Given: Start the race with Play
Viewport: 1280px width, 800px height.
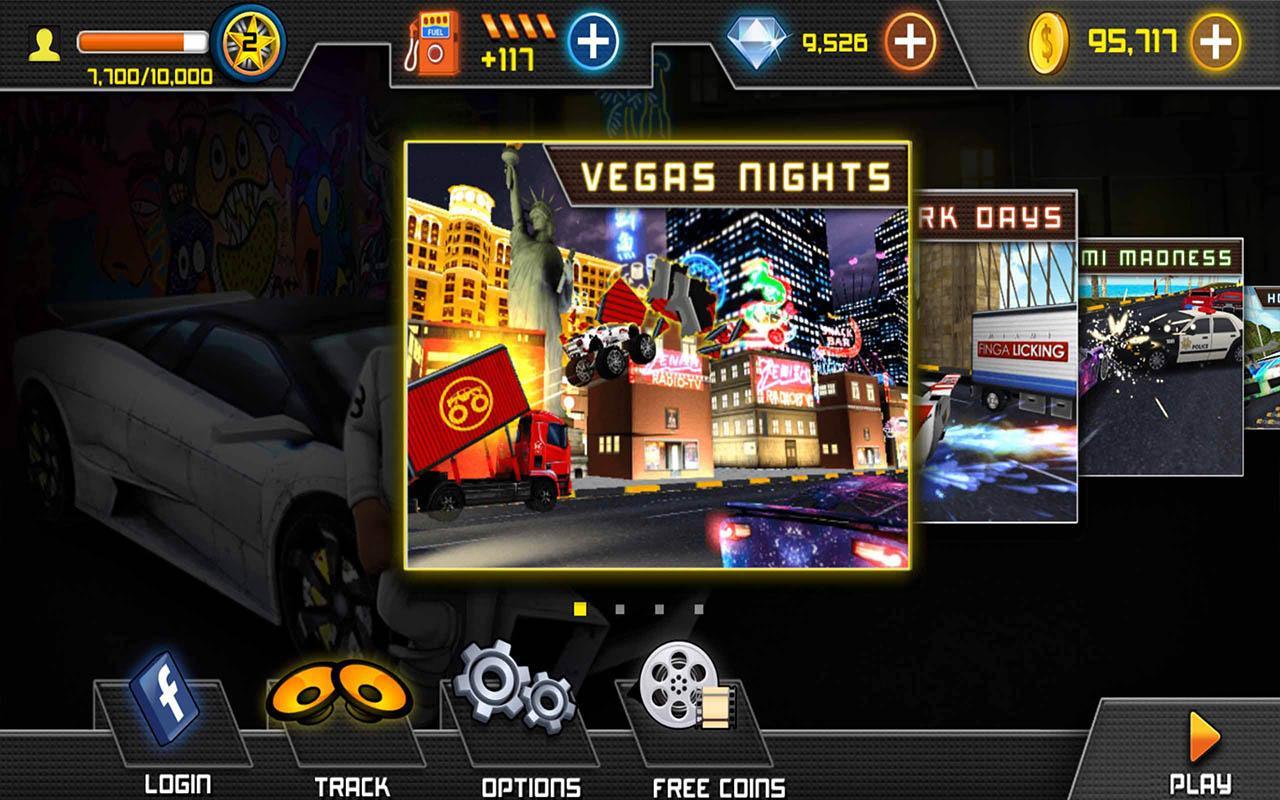Looking at the screenshot, I should coord(1201,752).
